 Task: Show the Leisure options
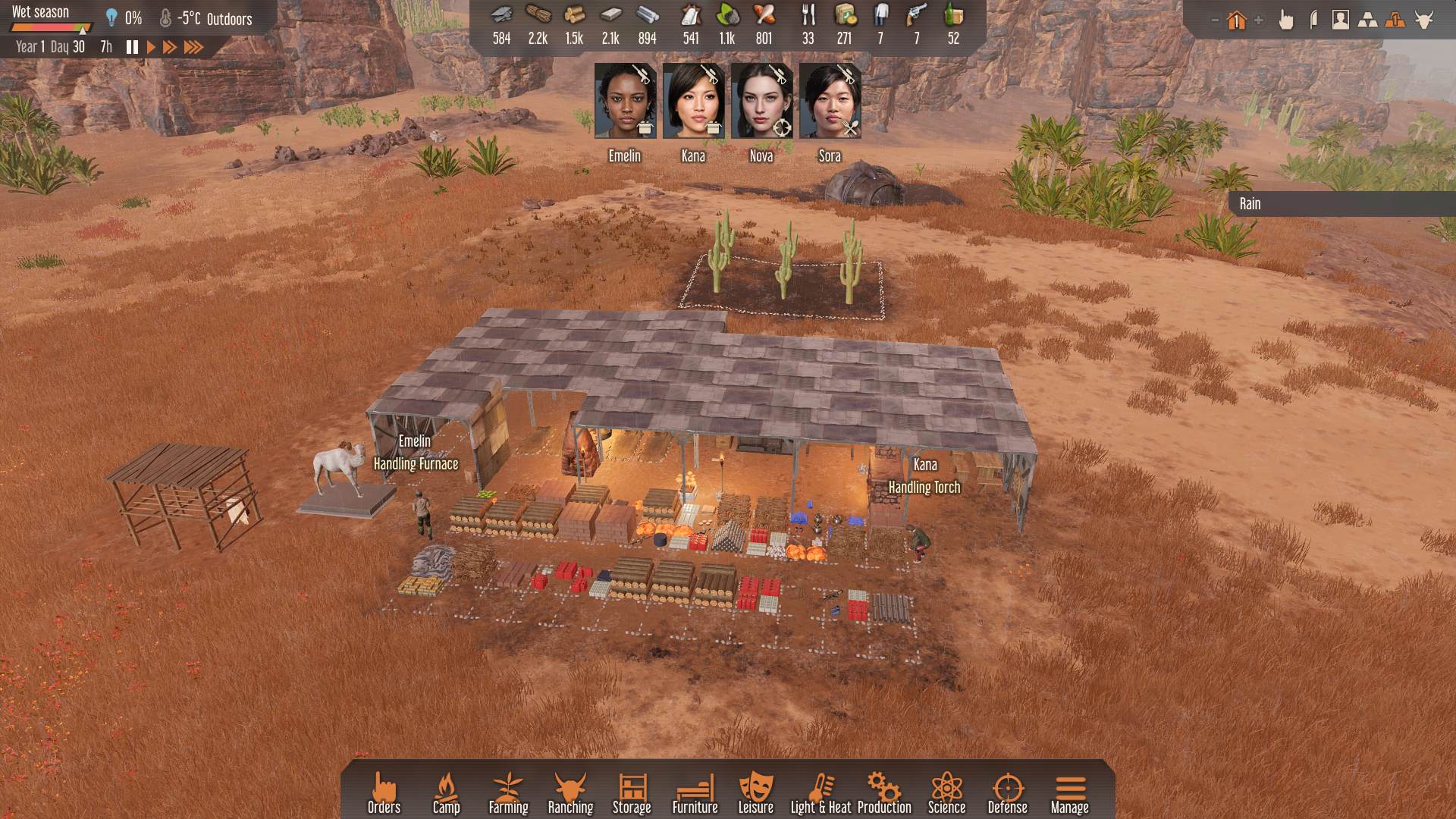[755, 793]
